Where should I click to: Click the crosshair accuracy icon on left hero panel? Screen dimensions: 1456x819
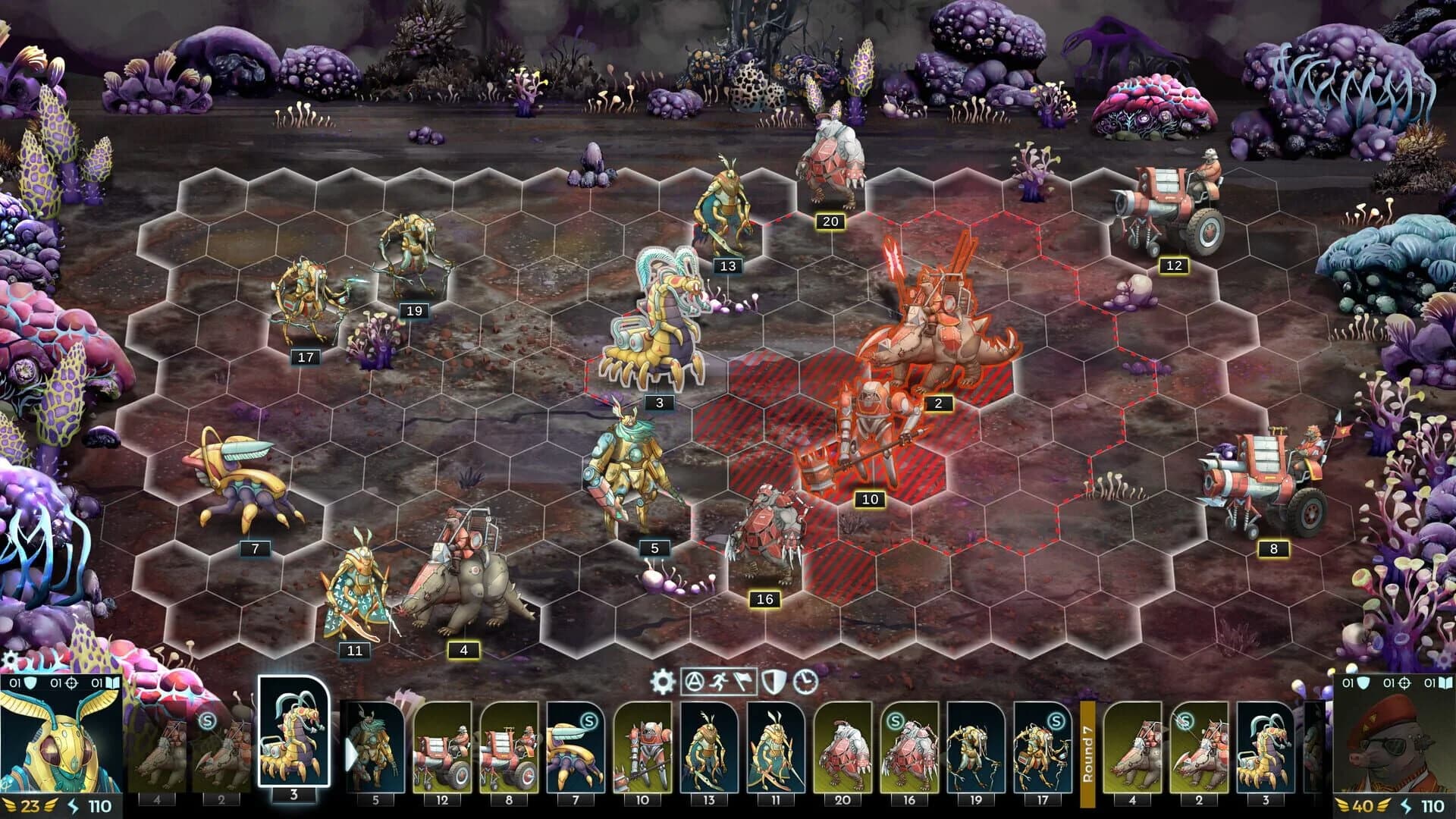click(71, 683)
